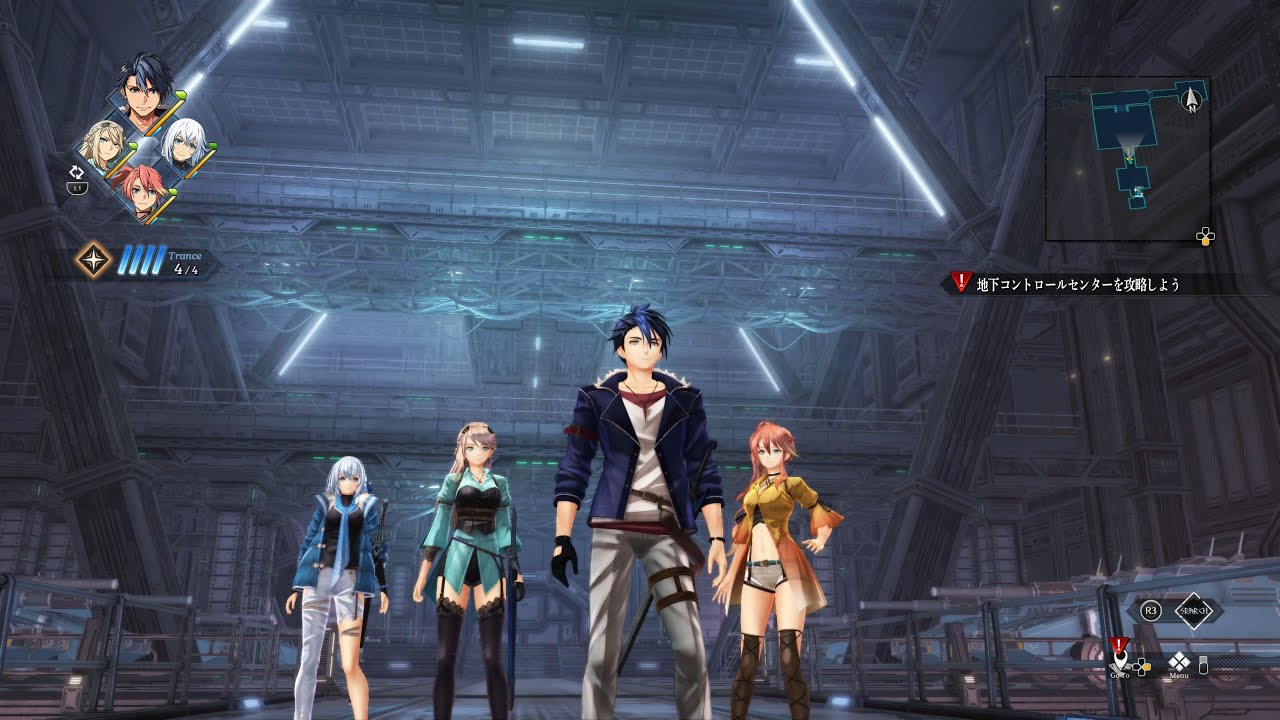Activate the Trance star diamond icon

tap(94, 260)
